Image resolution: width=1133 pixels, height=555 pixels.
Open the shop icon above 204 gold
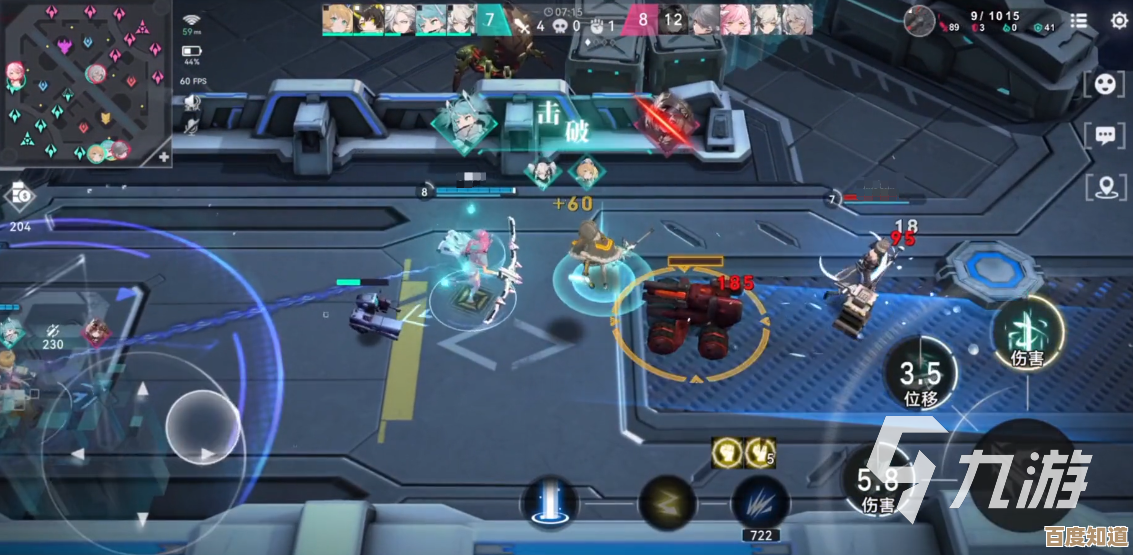coord(20,196)
